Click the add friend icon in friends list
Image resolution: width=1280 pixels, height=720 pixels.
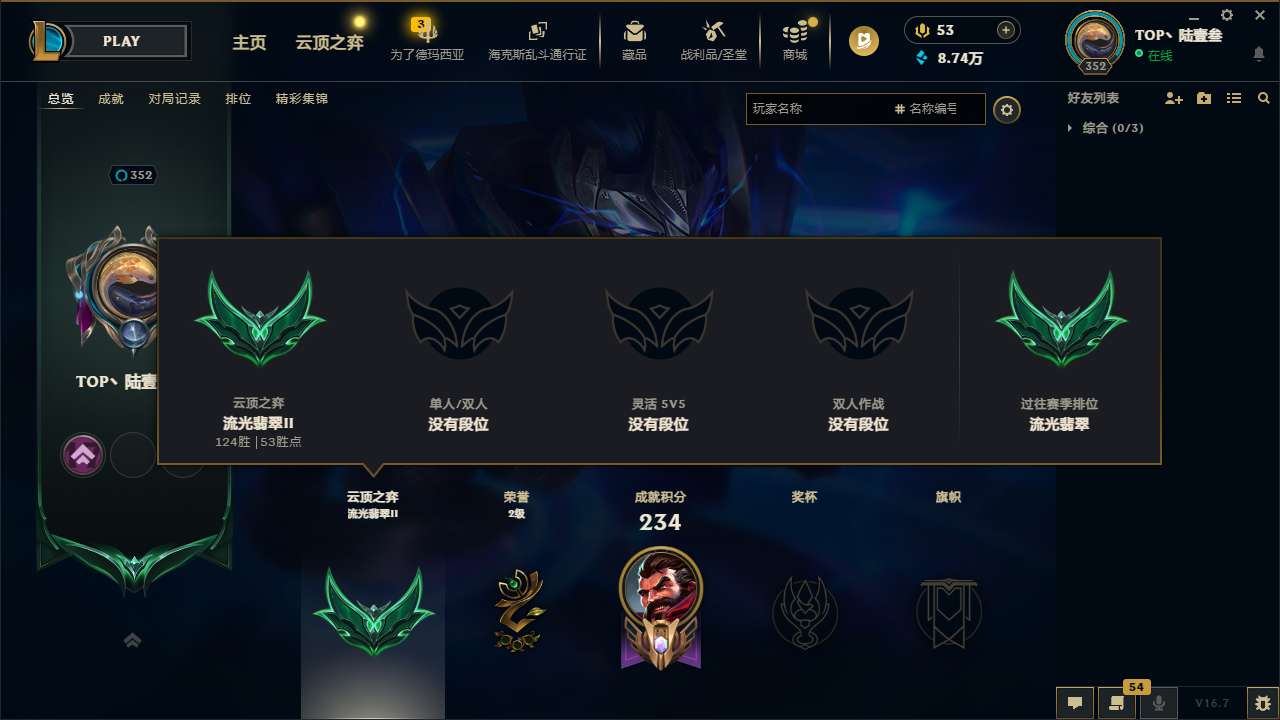click(1172, 98)
